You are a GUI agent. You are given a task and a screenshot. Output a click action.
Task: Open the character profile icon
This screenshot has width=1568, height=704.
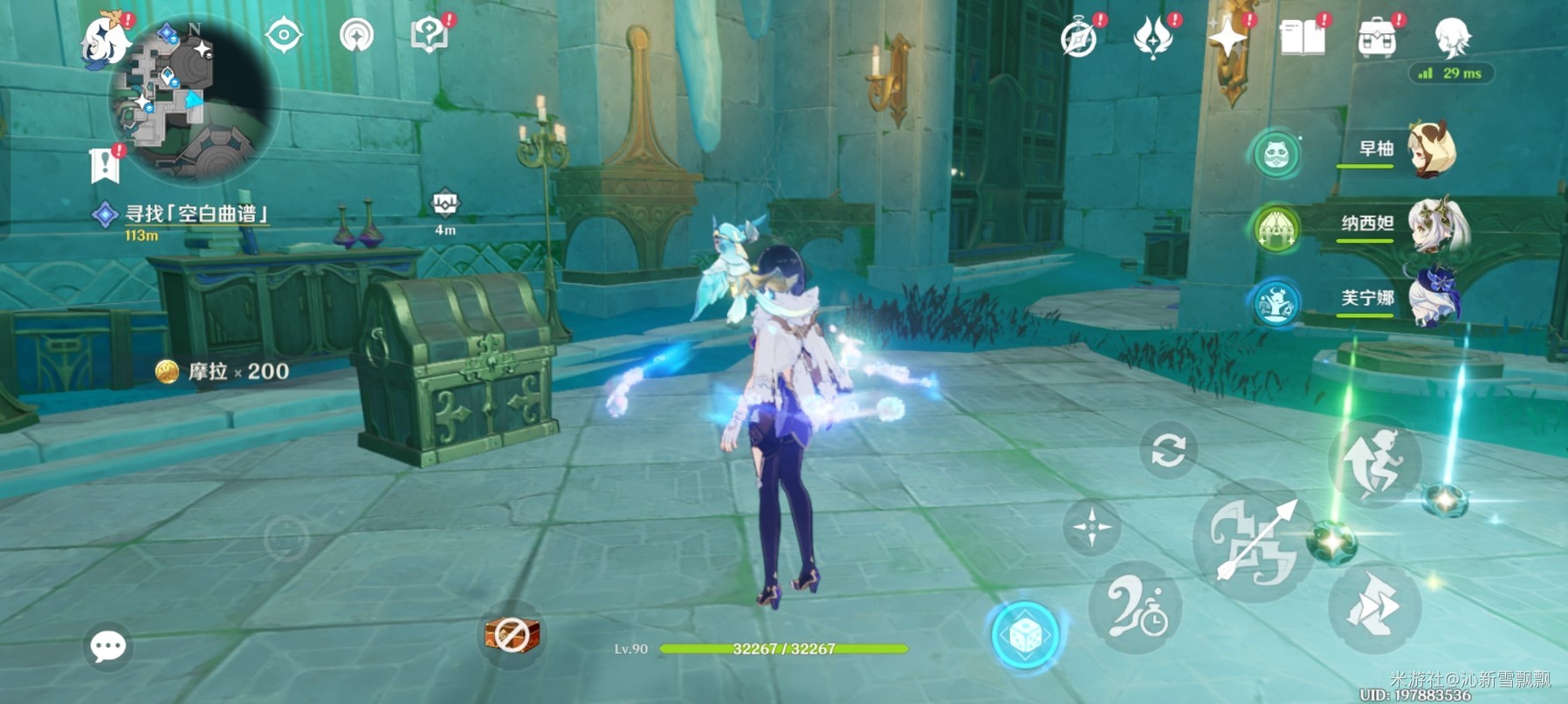point(1453,37)
